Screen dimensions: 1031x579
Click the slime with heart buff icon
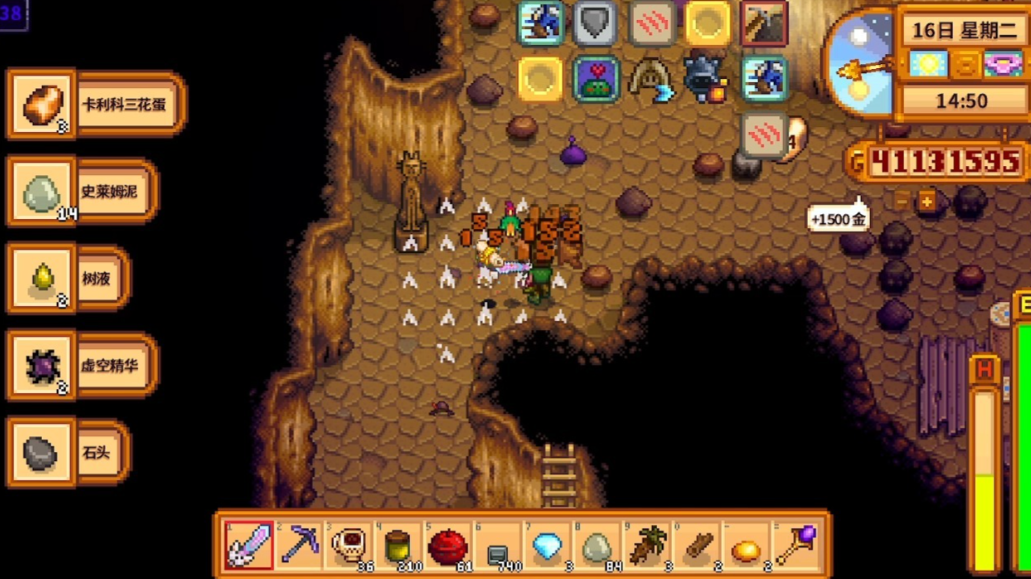click(596, 79)
